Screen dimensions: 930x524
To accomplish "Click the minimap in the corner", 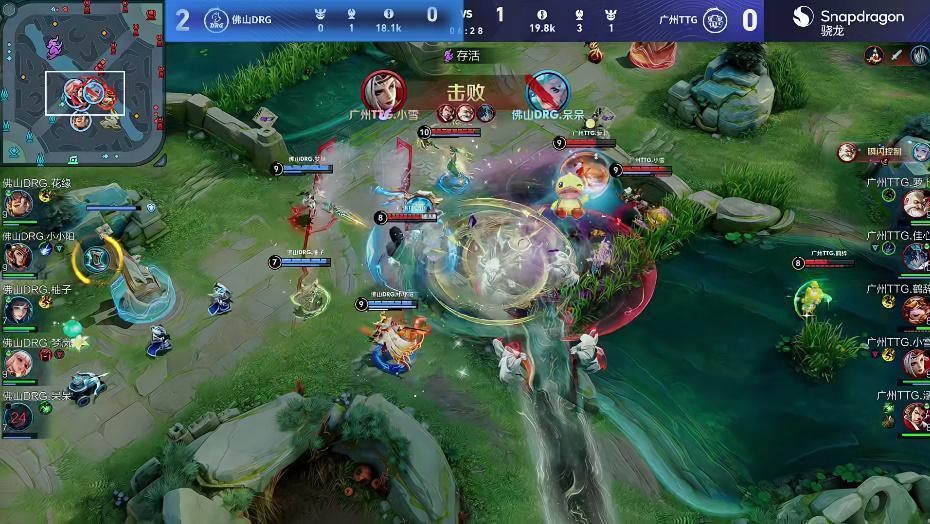I will pyautogui.click(x=82, y=82).
